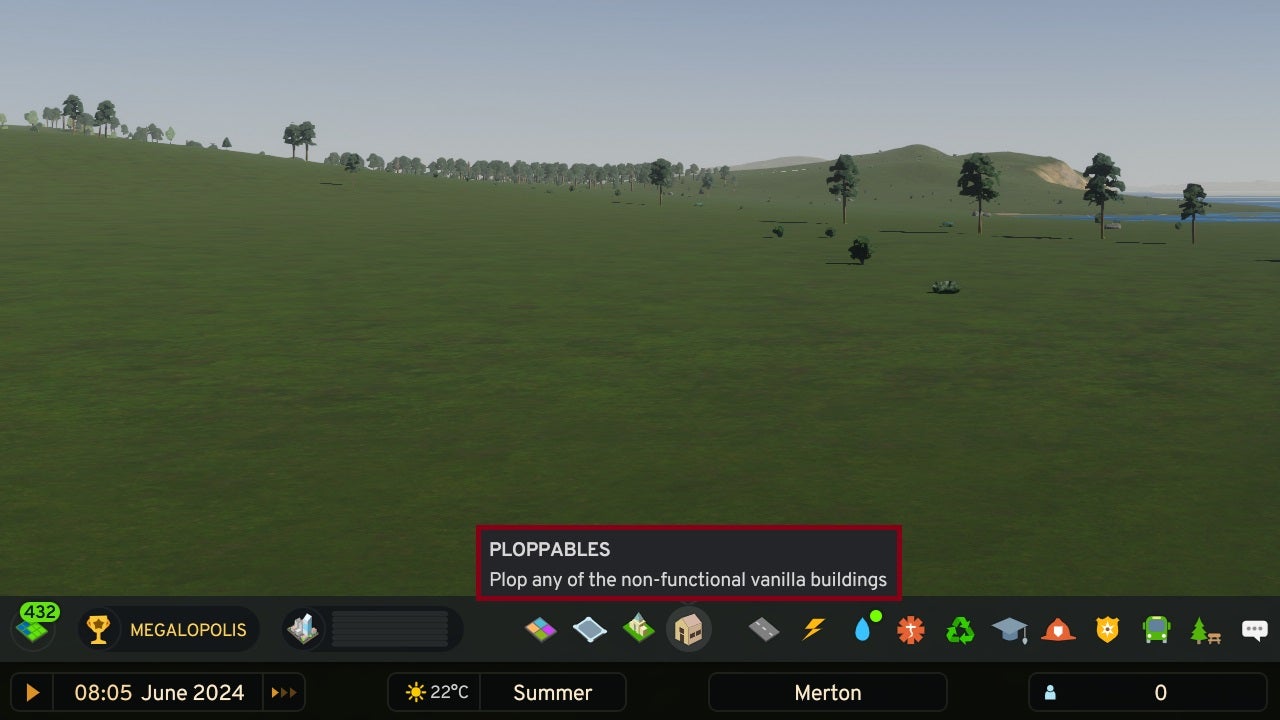1280x720 pixels.
Task: Open the Garbage Management recycling icon
Action: pos(959,629)
